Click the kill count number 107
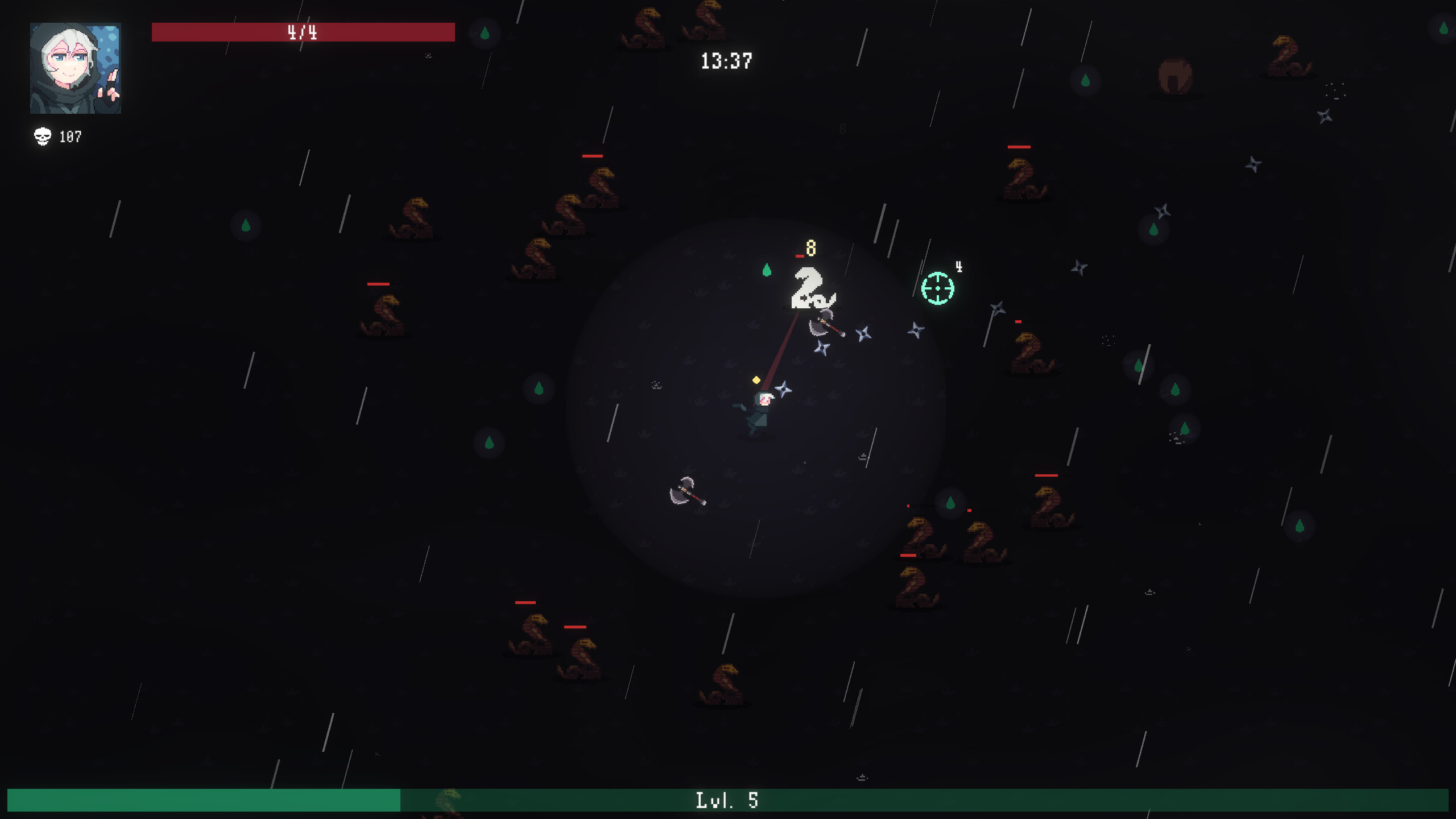This screenshot has height=819, width=1456. click(71, 136)
